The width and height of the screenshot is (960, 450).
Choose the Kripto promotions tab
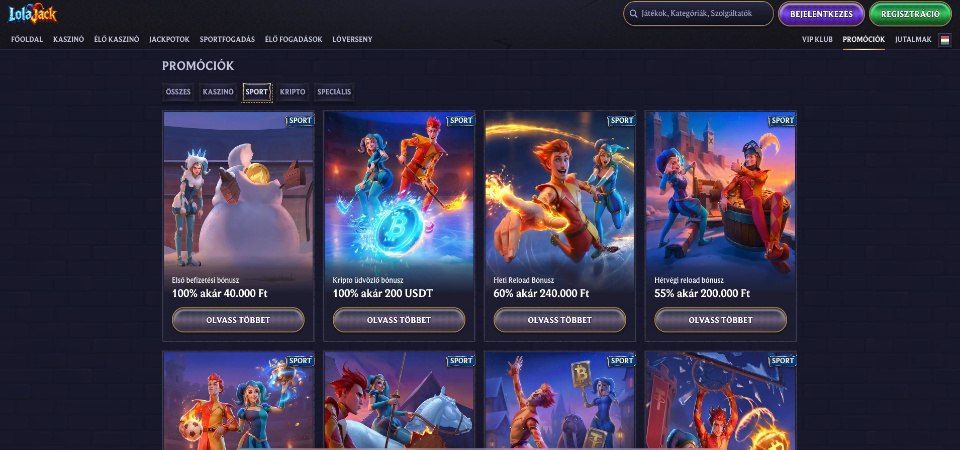[x=293, y=91]
